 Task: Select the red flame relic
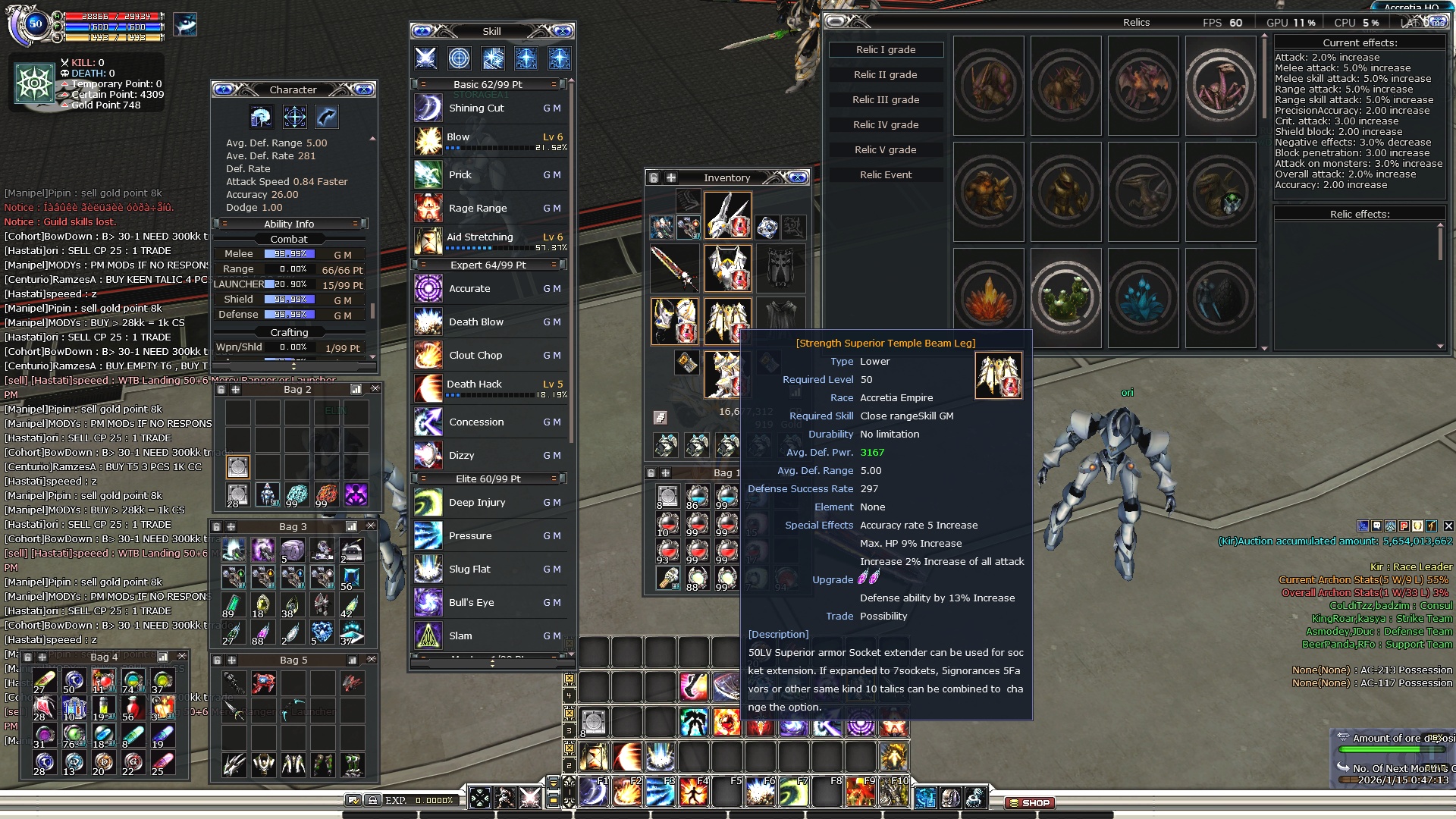(988, 299)
